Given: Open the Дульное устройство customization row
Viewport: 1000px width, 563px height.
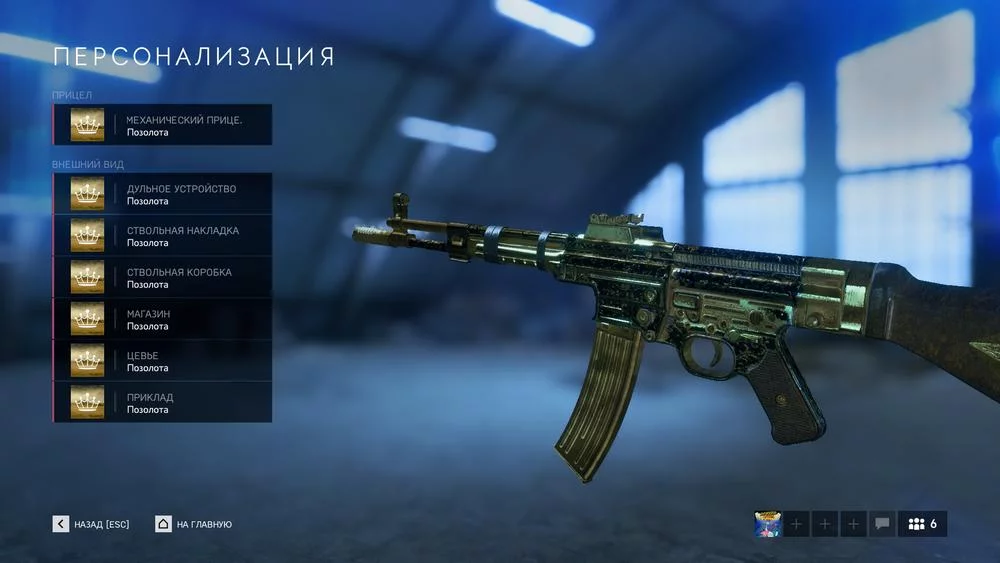Looking at the screenshot, I should click(x=162, y=194).
